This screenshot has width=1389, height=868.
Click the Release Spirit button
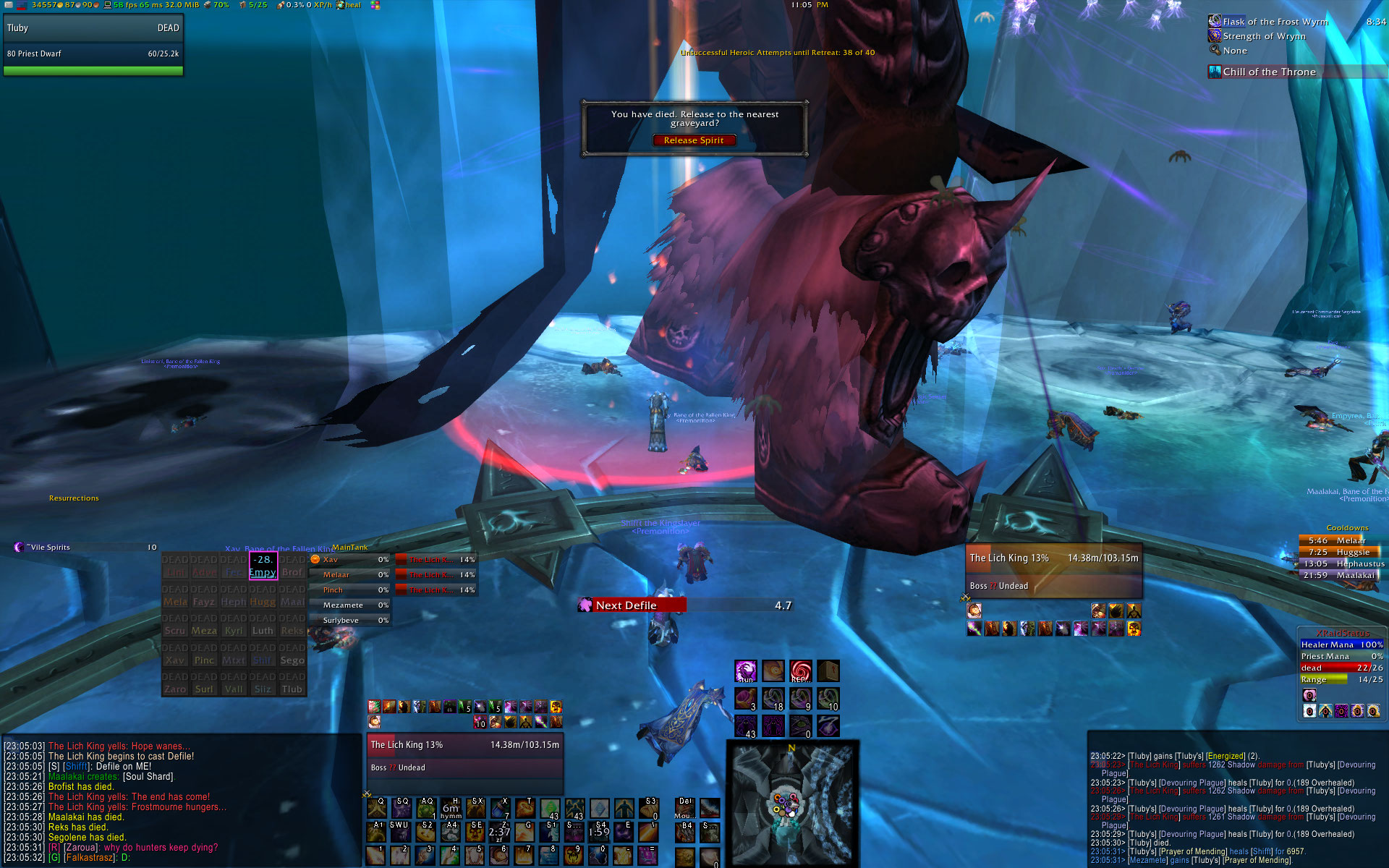pyautogui.click(x=694, y=140)
